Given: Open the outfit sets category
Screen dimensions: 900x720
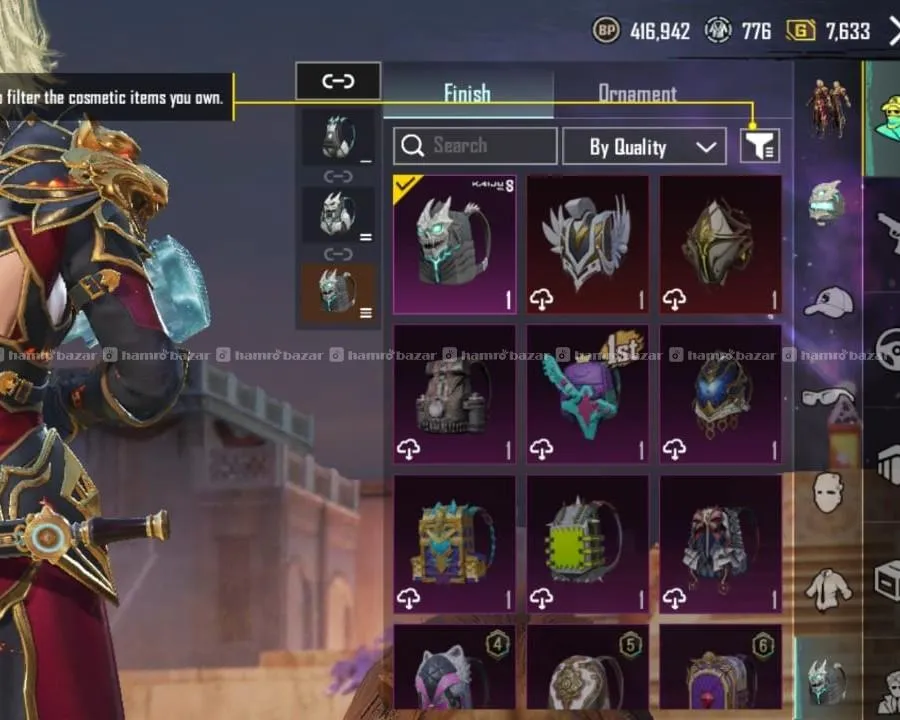Looking at the screenshot, I should coord(828,107).
